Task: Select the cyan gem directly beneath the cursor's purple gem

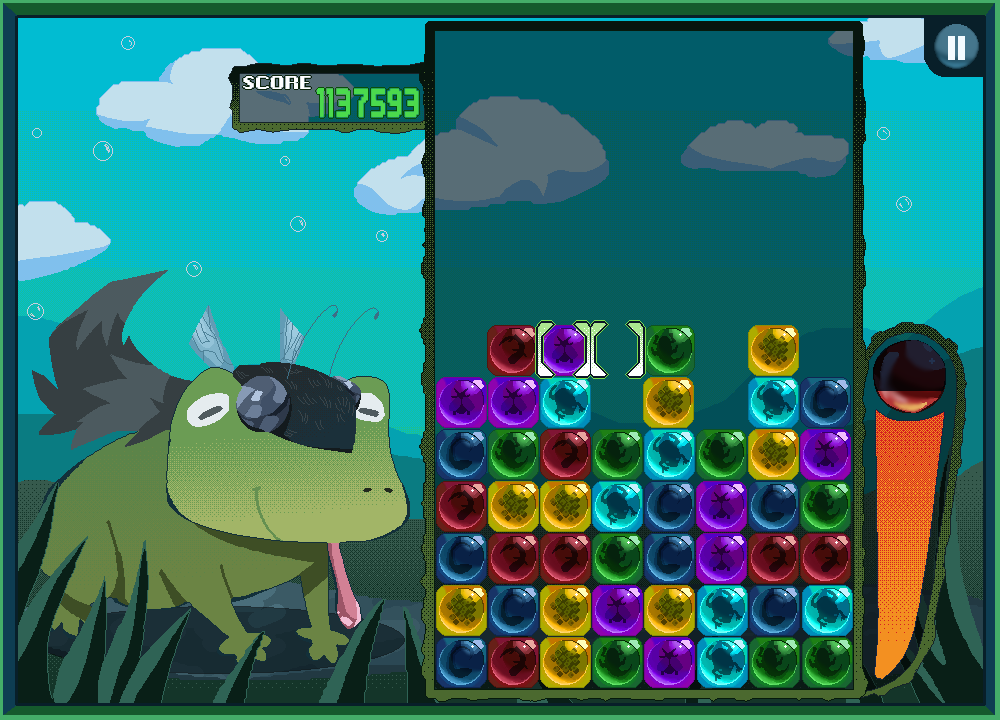Action: [565, 402]
